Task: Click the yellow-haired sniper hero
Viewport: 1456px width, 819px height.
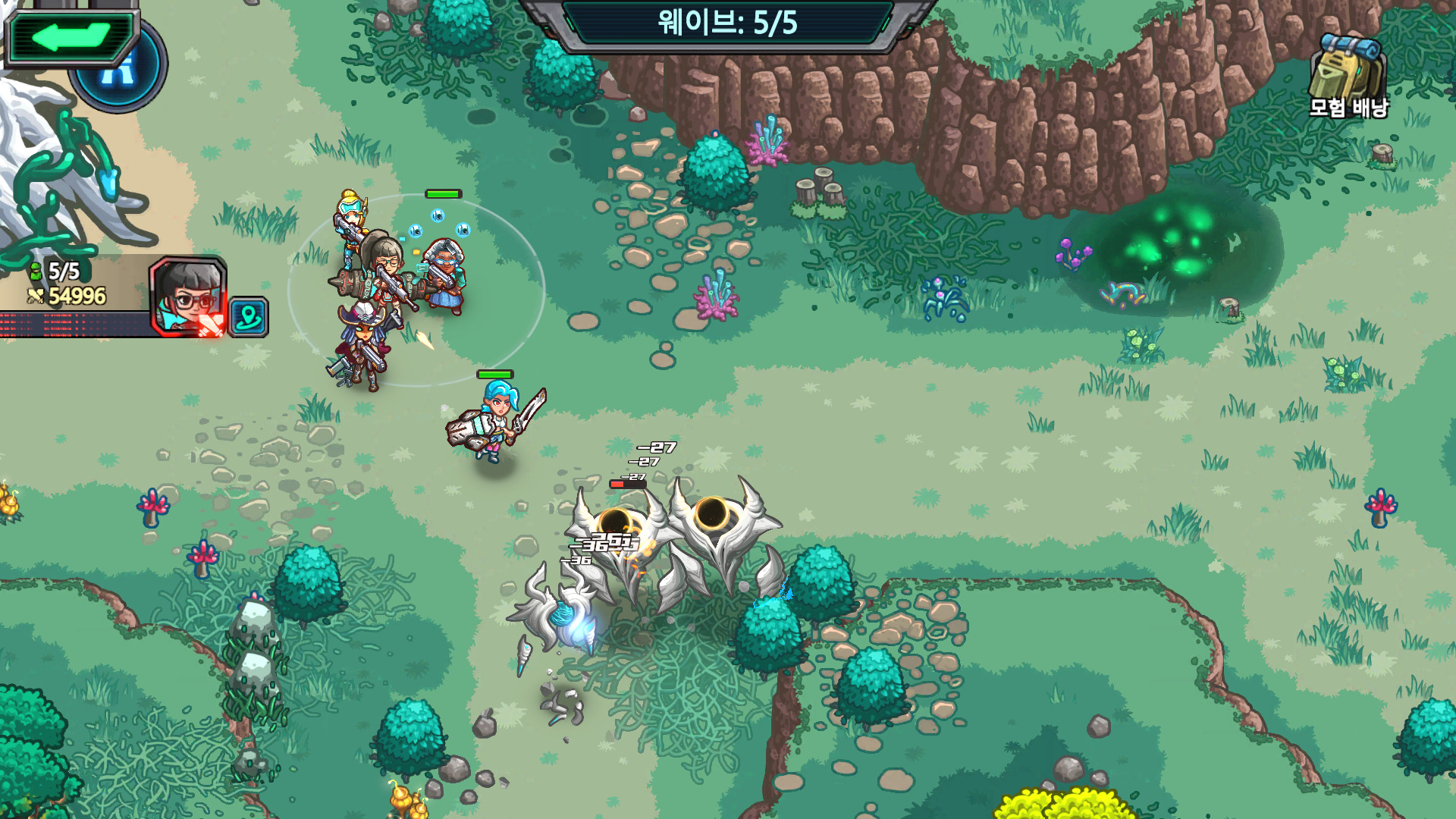Action: [x=350, y=216]
